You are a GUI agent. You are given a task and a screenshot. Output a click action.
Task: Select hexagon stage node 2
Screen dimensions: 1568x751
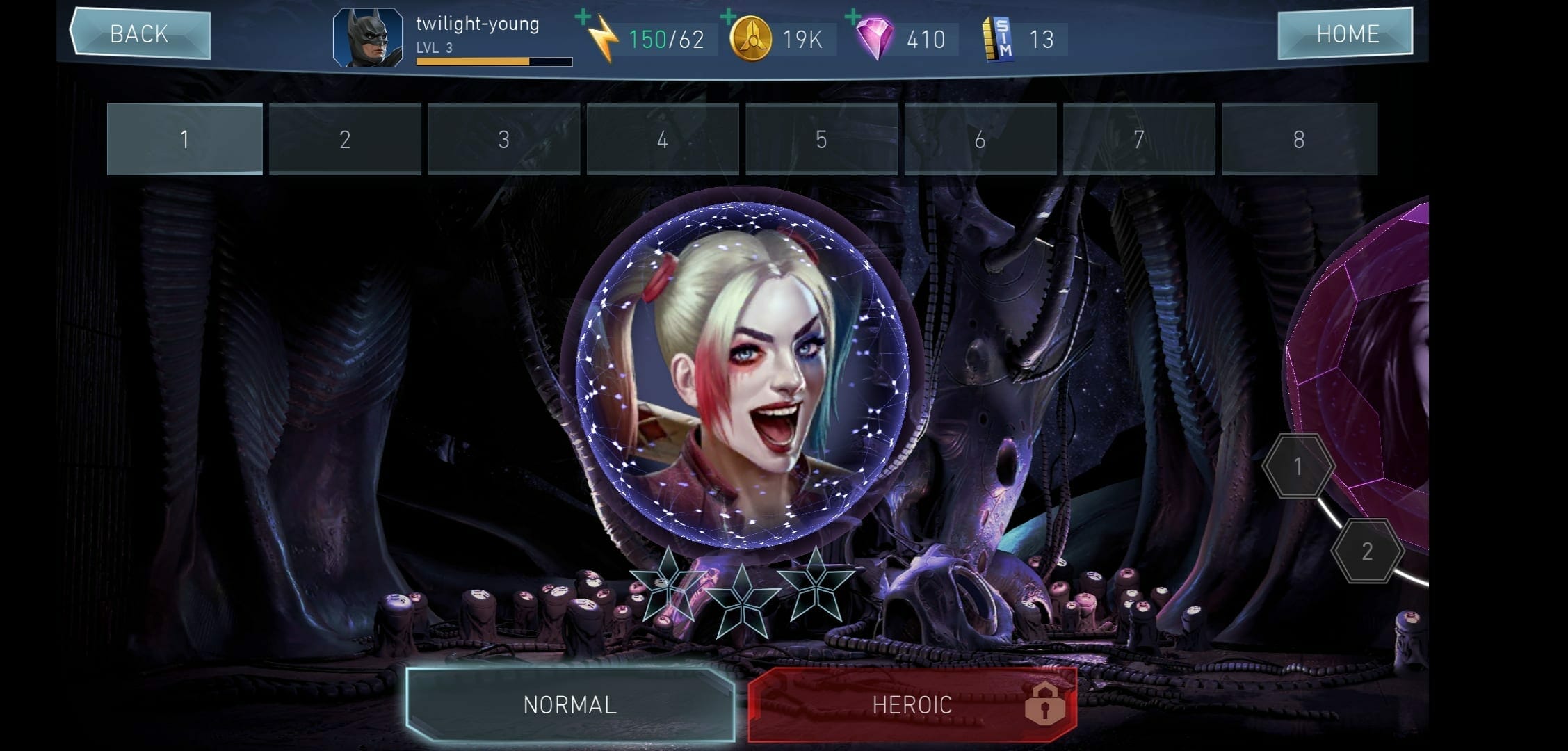(x=1366, y=551)
